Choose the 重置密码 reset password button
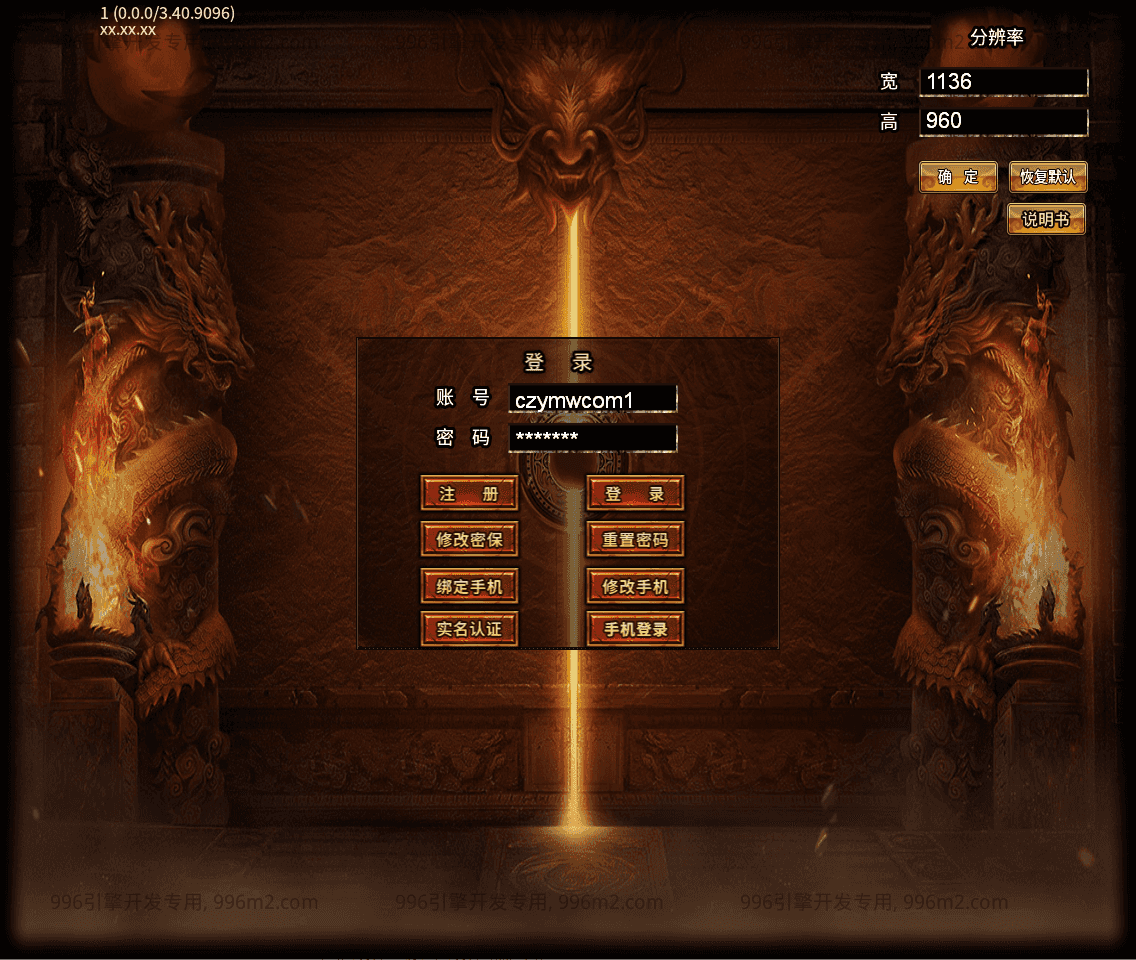The width and height of the screenshot is (1136, 960). tap(635, 540)
